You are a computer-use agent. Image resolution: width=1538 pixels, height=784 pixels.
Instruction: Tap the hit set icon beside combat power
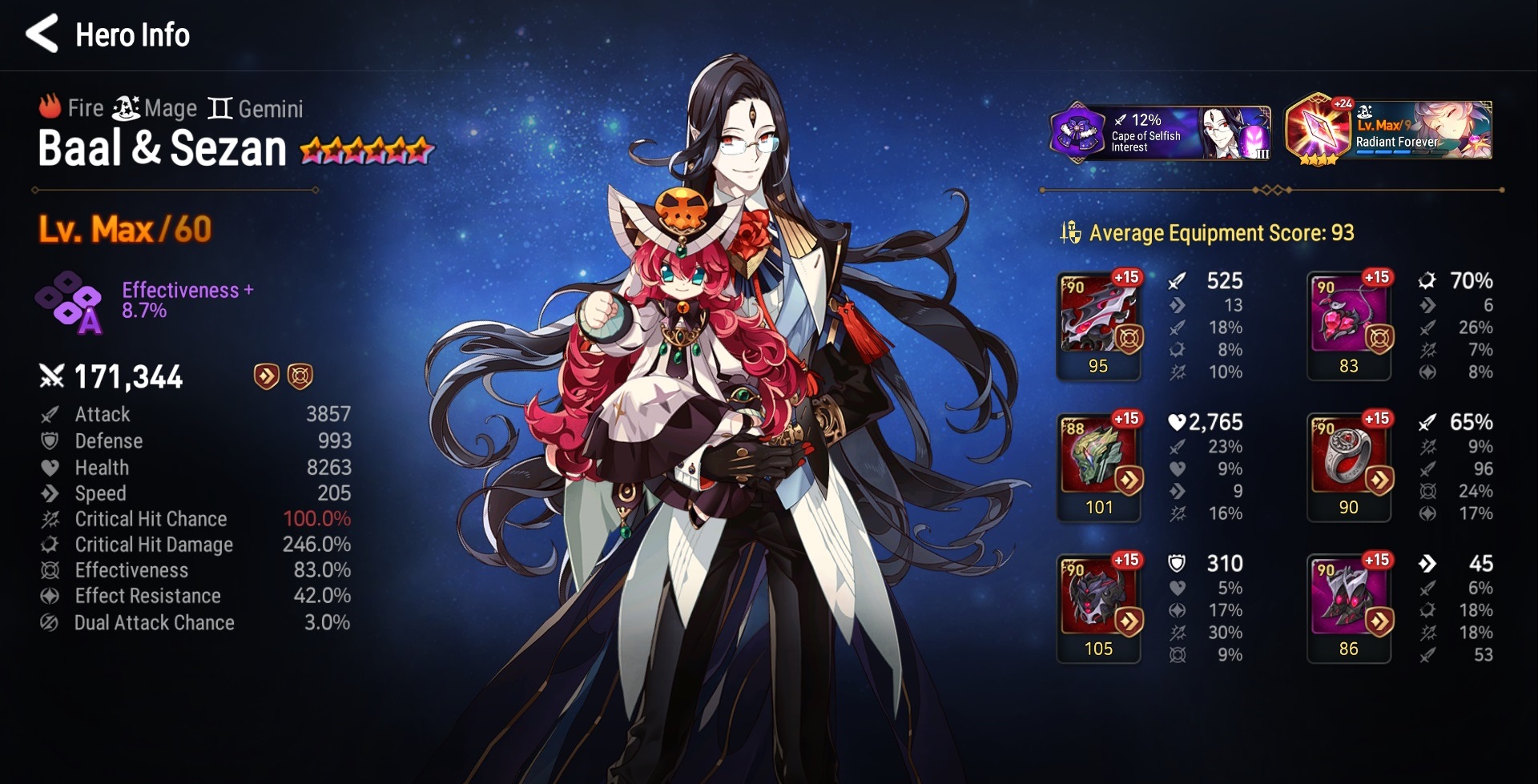[x=300, y=376]
